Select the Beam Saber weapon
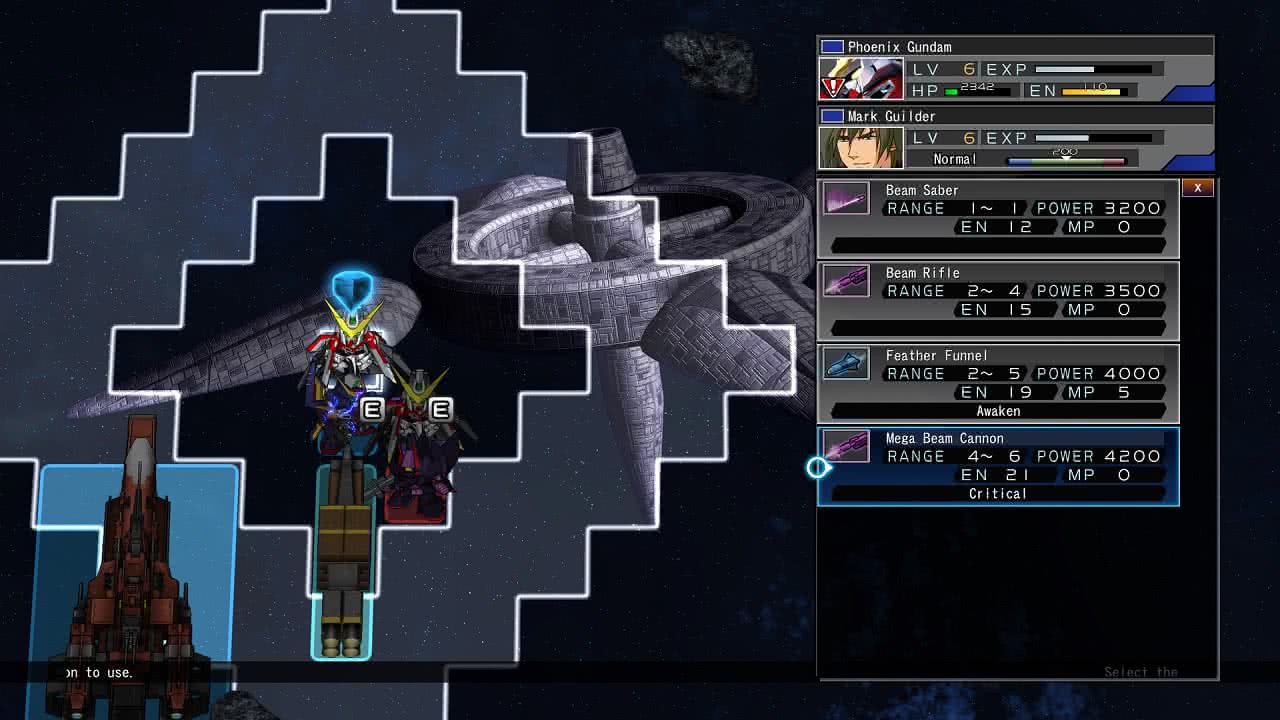 point(998,218)
